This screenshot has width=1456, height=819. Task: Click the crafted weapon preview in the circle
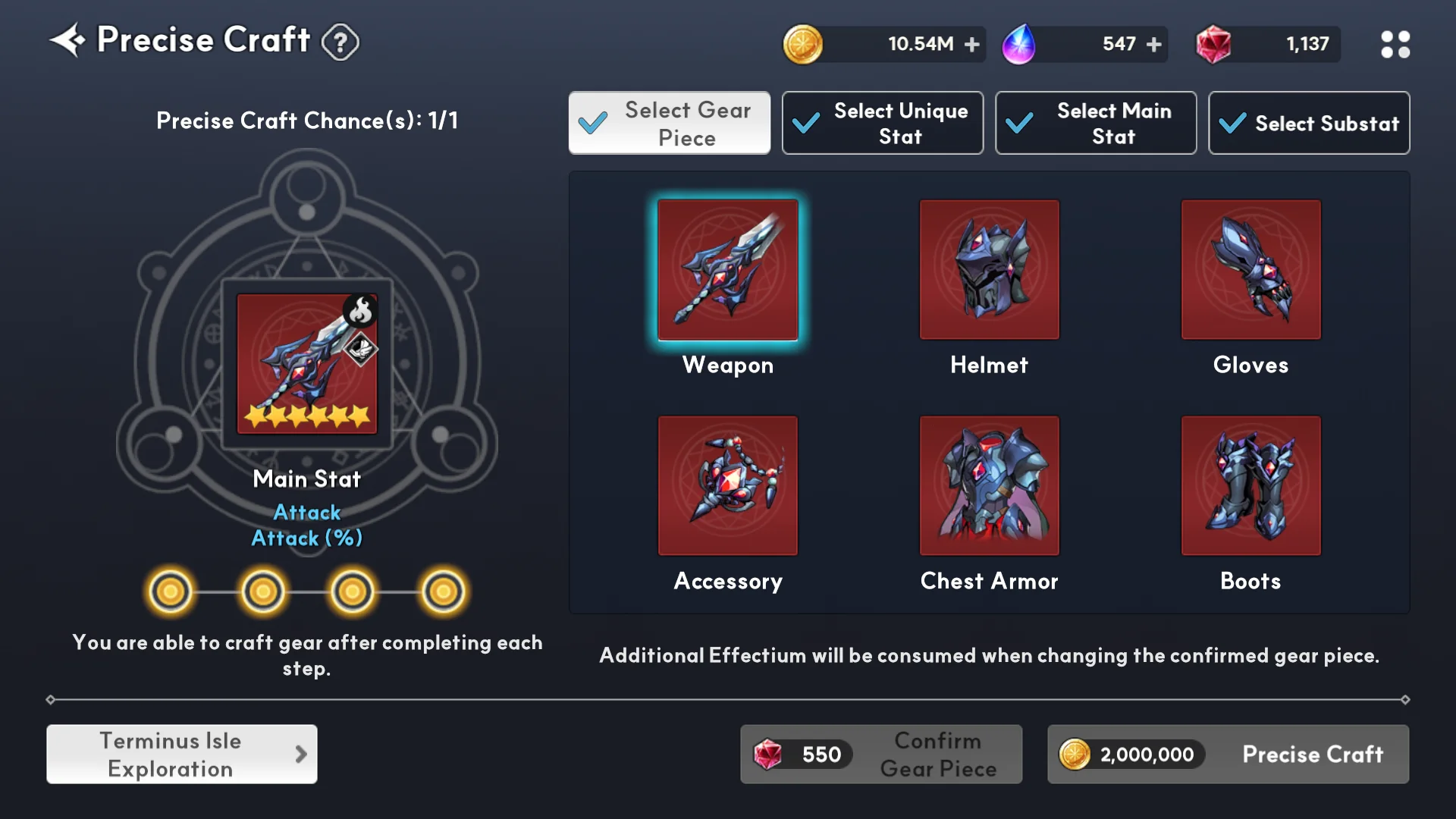click(x=306, y=364)
